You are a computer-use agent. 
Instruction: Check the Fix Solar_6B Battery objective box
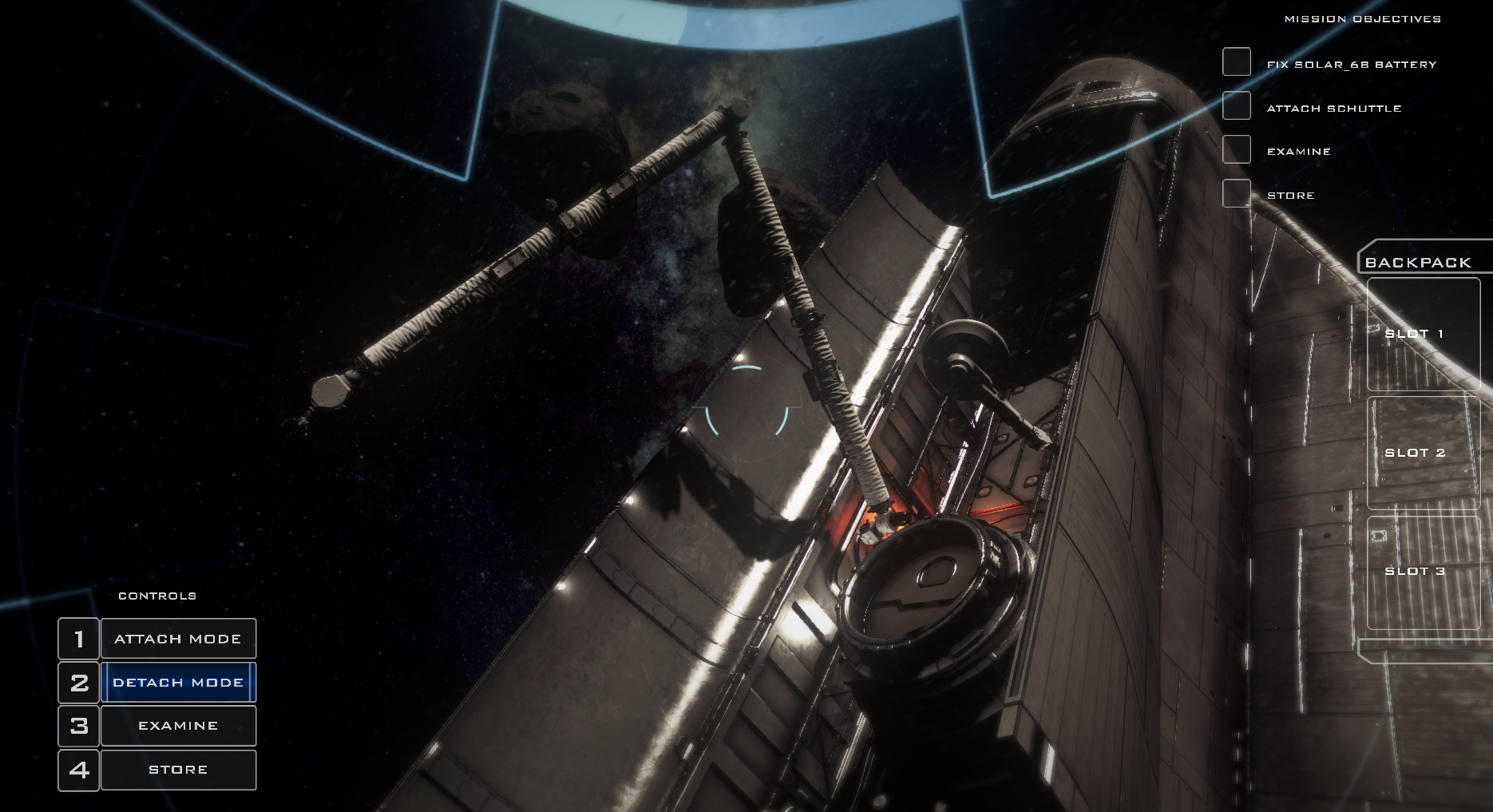pyautogui.click(x=1236, y=62)
